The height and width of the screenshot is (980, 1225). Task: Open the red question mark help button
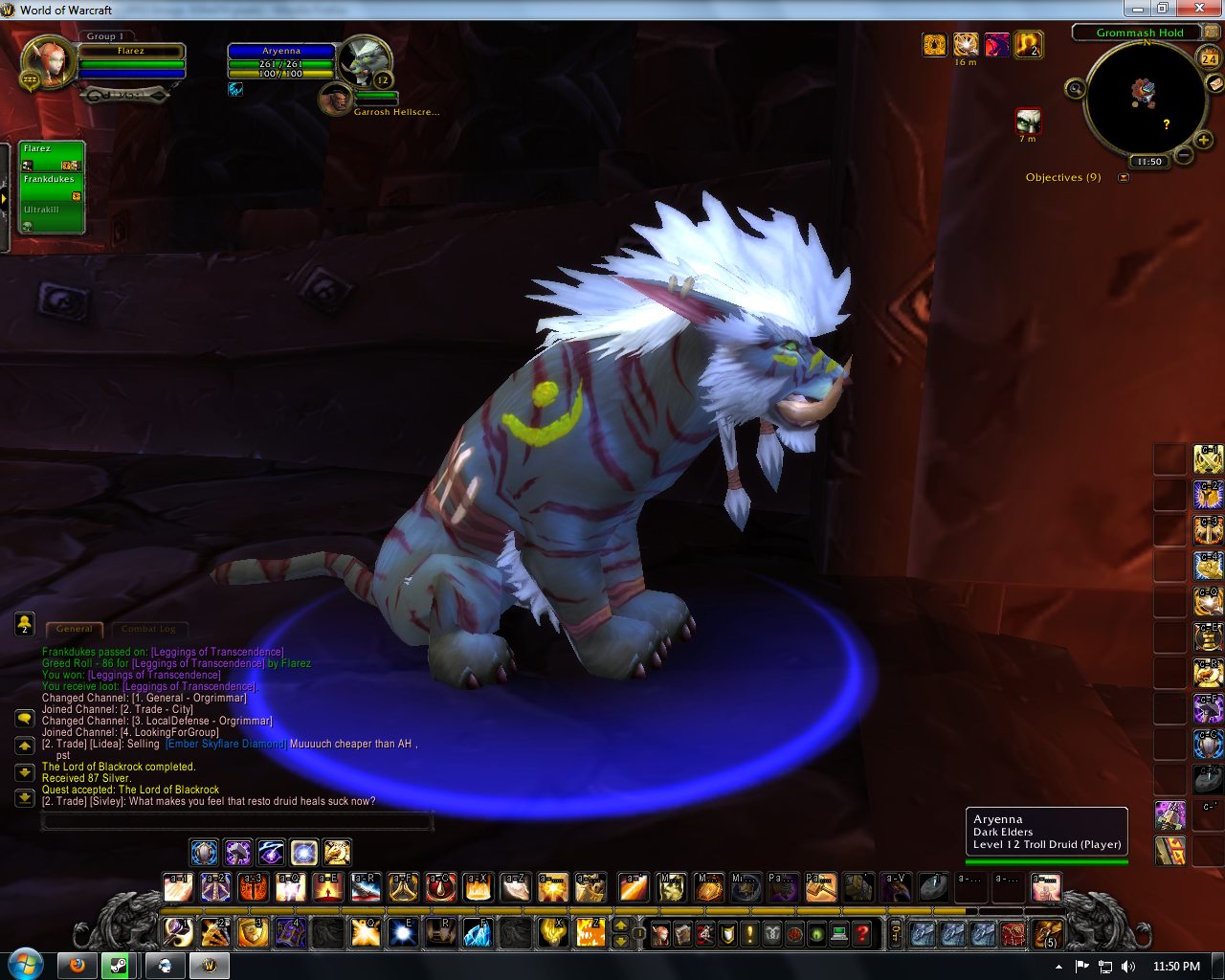(862, 933)
